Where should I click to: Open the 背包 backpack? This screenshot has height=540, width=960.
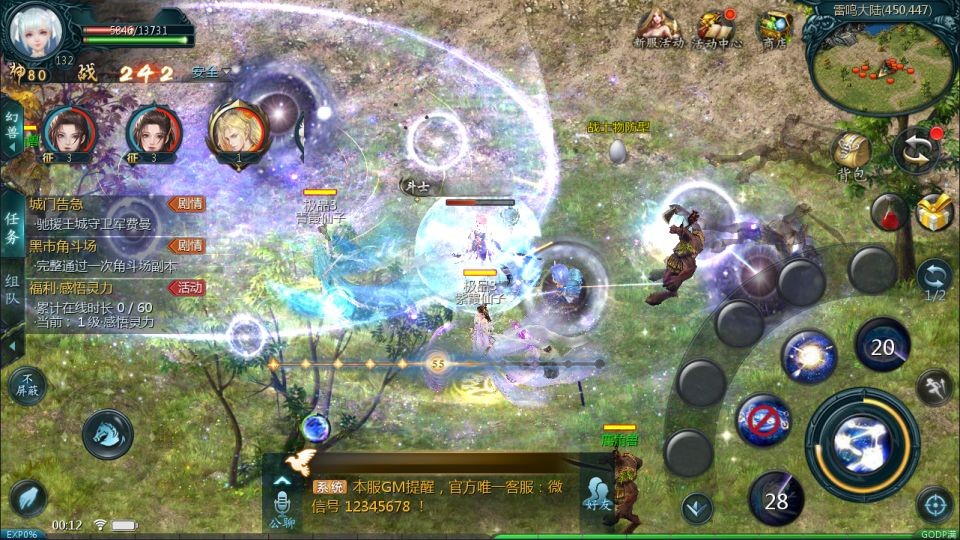click(850, 155)
